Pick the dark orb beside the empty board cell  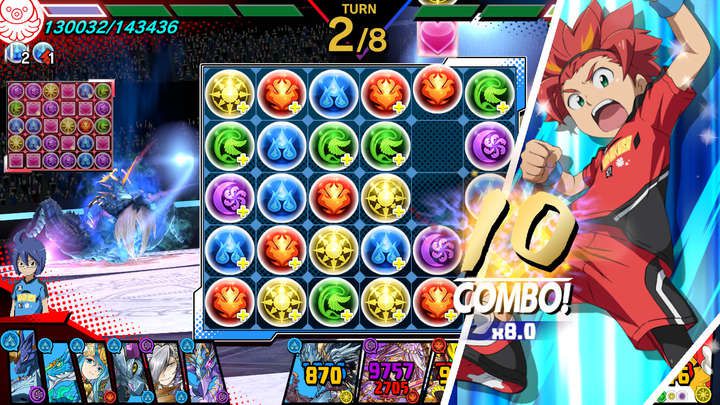(x=487, y=145)
